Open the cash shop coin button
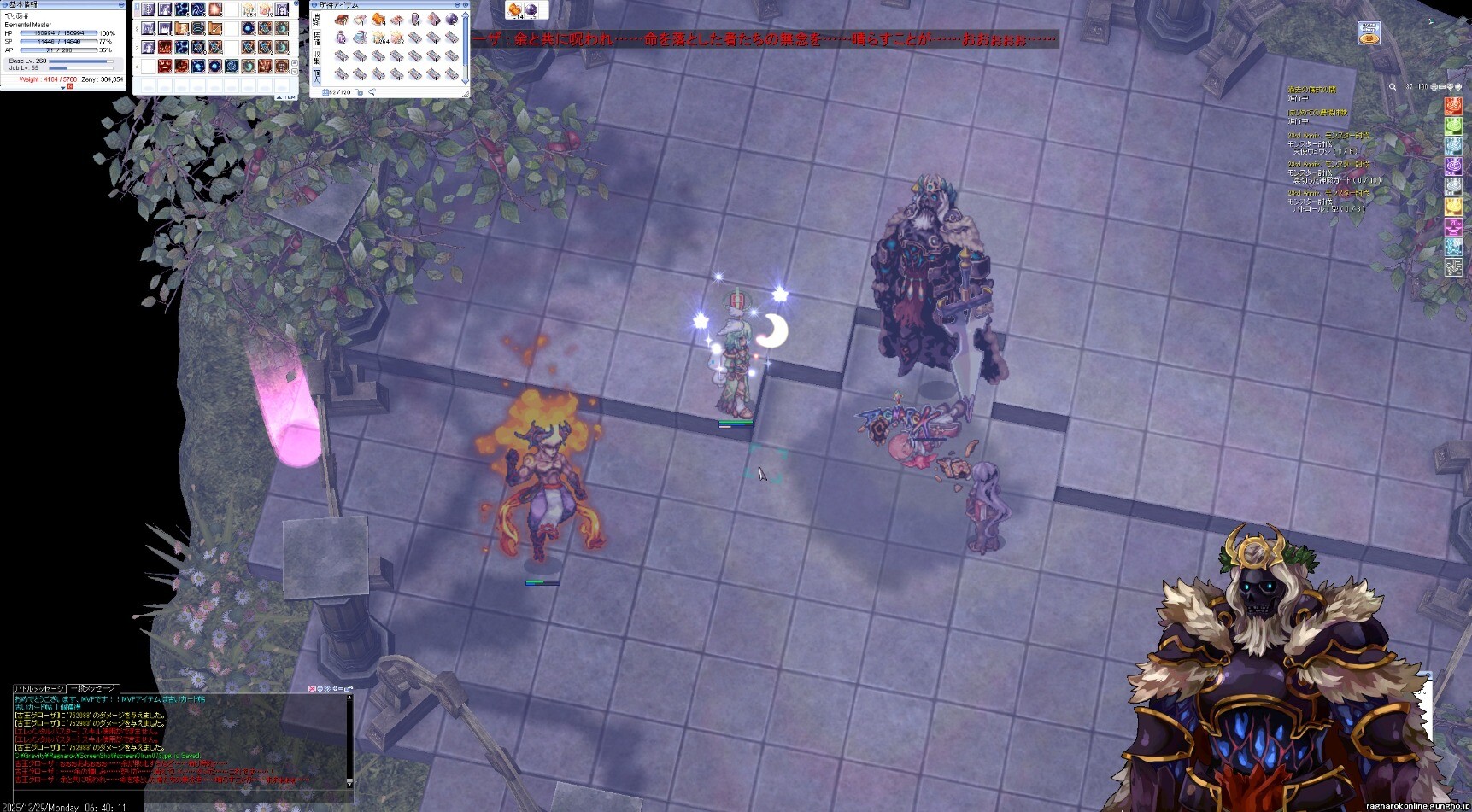 click(1369, 33)
